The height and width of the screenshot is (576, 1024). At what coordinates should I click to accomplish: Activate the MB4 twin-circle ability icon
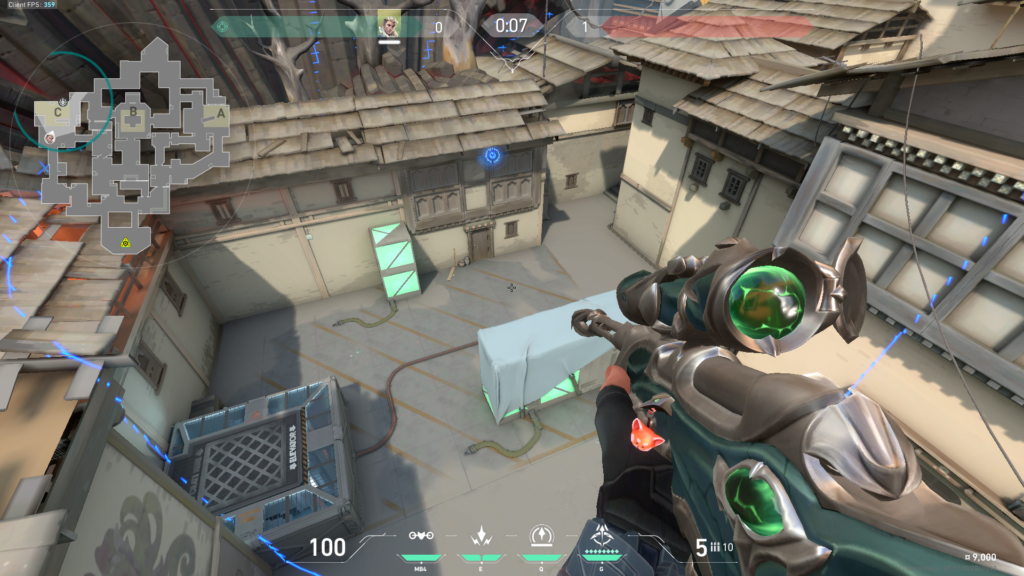pos(421,535)
